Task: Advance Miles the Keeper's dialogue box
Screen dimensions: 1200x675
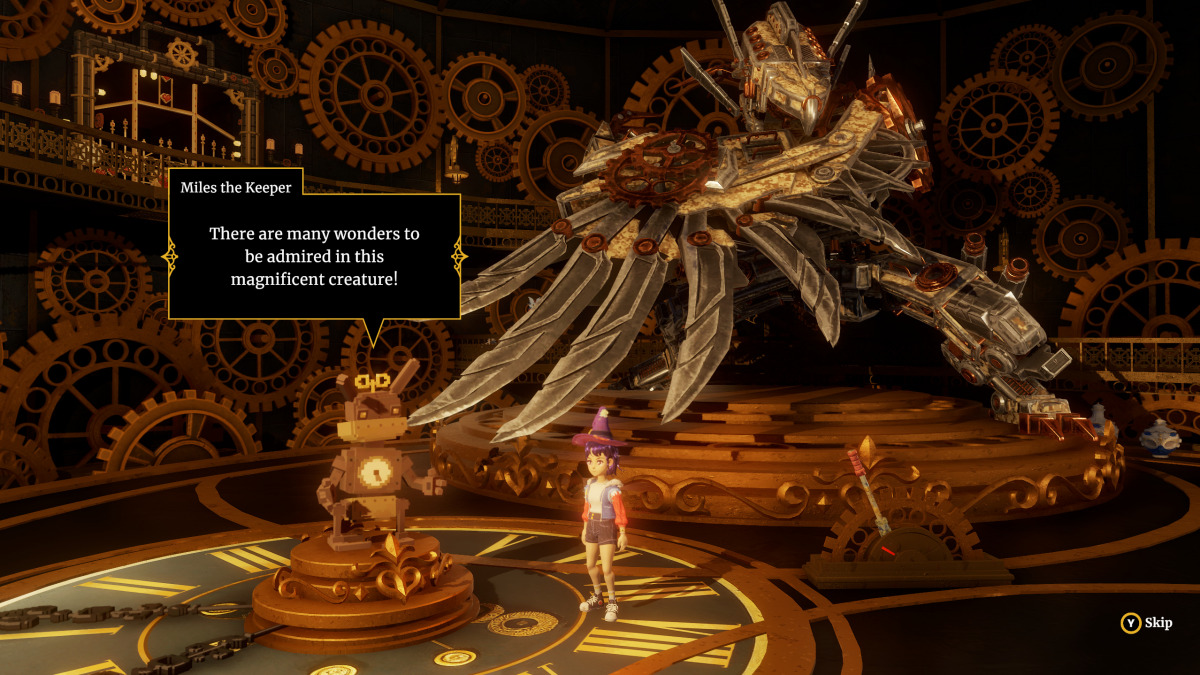Action: click(314, 255)
